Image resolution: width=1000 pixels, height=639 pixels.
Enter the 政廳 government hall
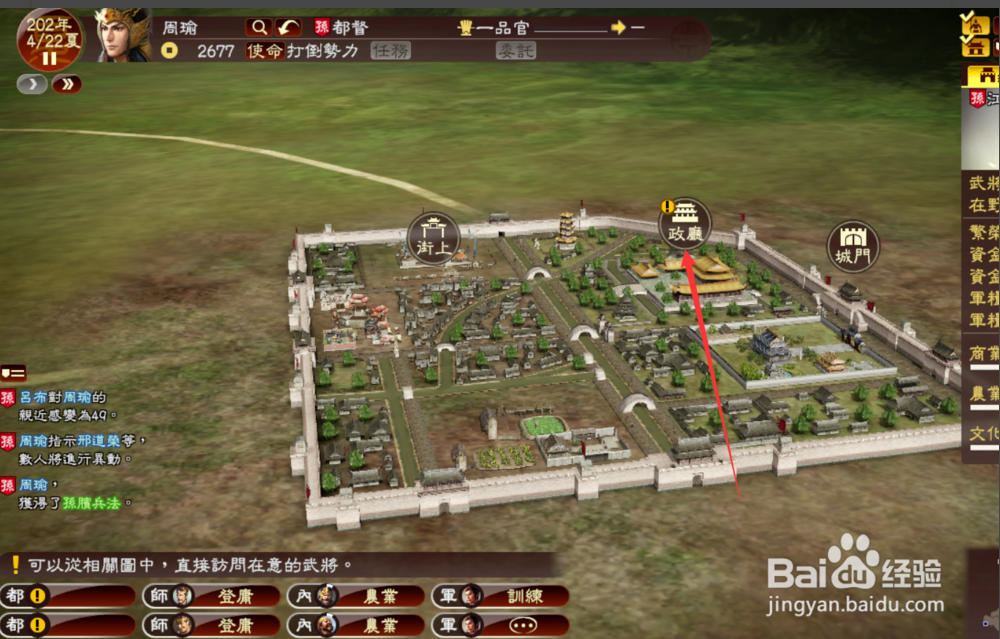[686, 223]
